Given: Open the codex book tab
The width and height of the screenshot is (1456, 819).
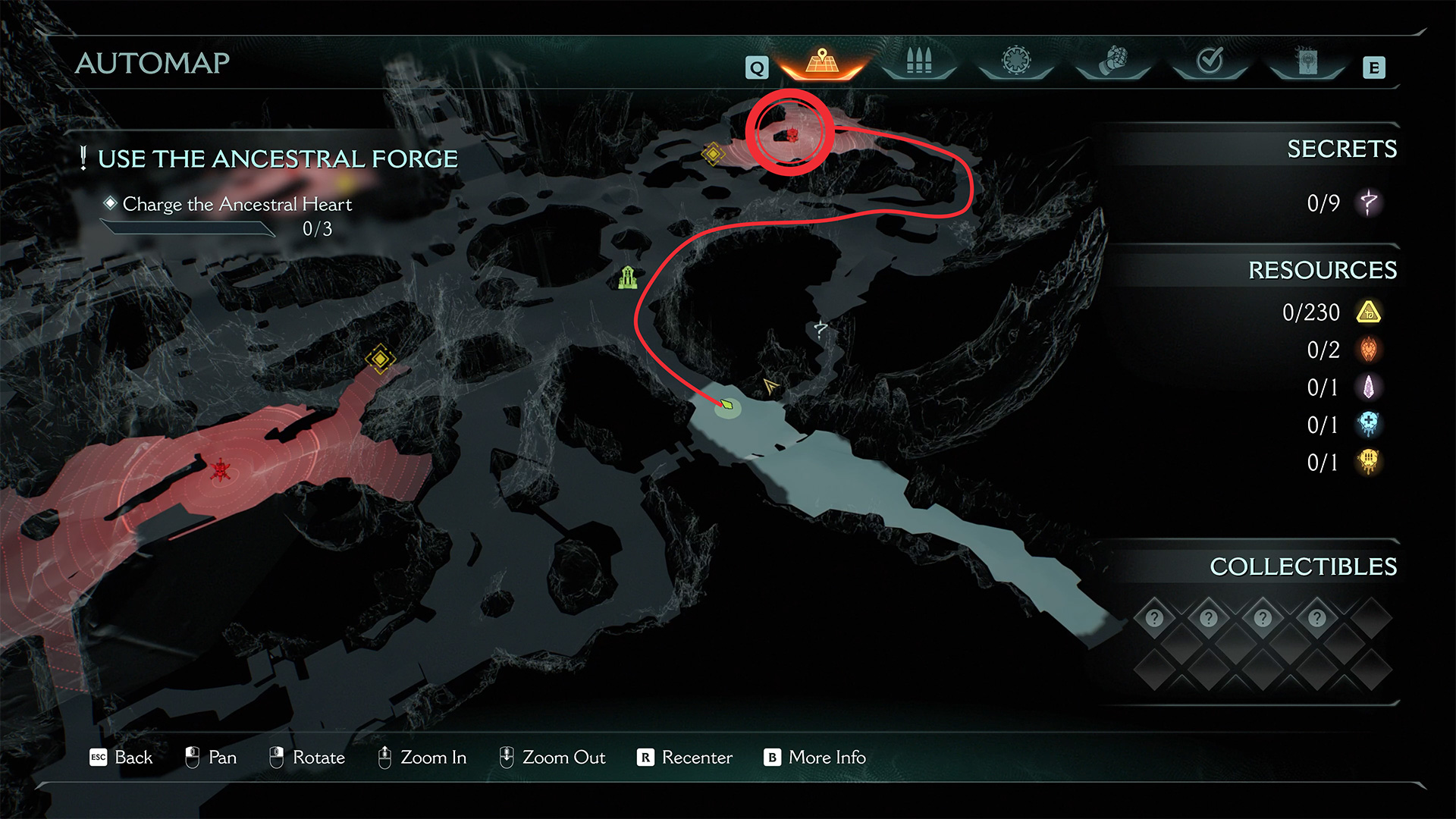Looking at the screenshot, I should (1307, 61).
